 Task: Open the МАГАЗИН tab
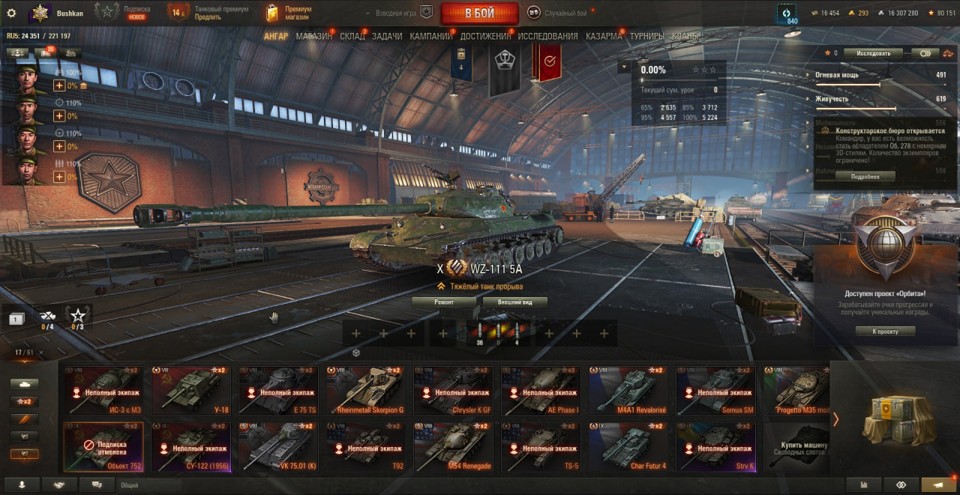[314, 36]
